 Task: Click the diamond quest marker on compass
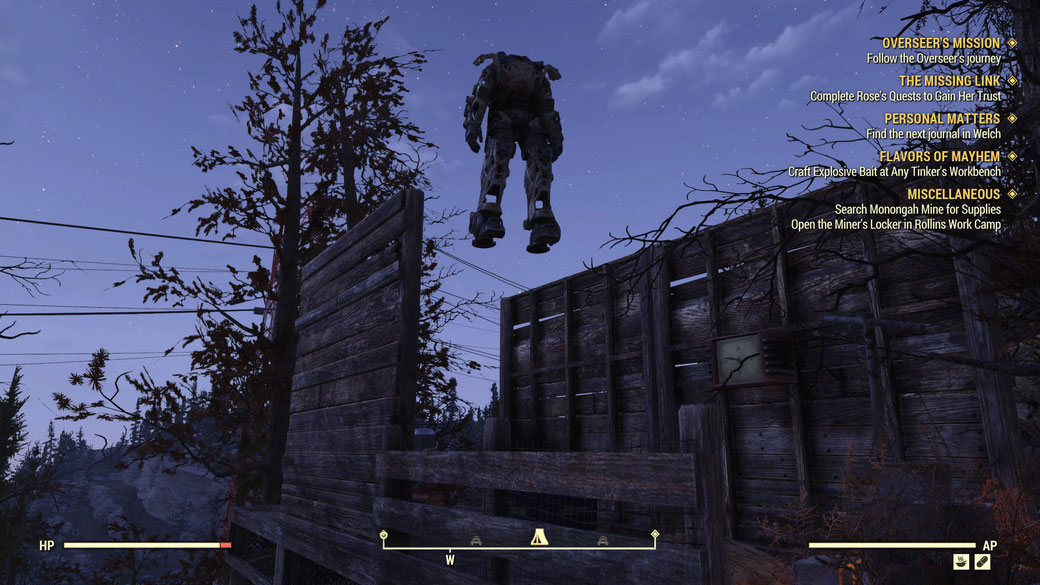tap(655, 534)
